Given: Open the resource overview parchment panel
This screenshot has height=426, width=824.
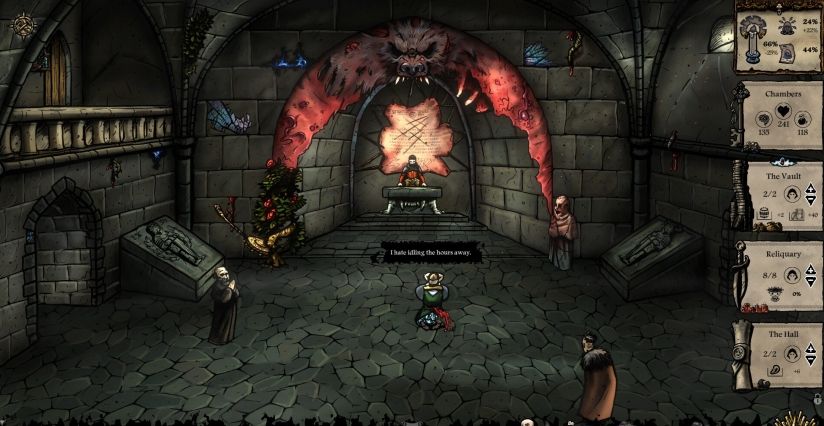Looking at the screenshot, I should coord(777,38).
